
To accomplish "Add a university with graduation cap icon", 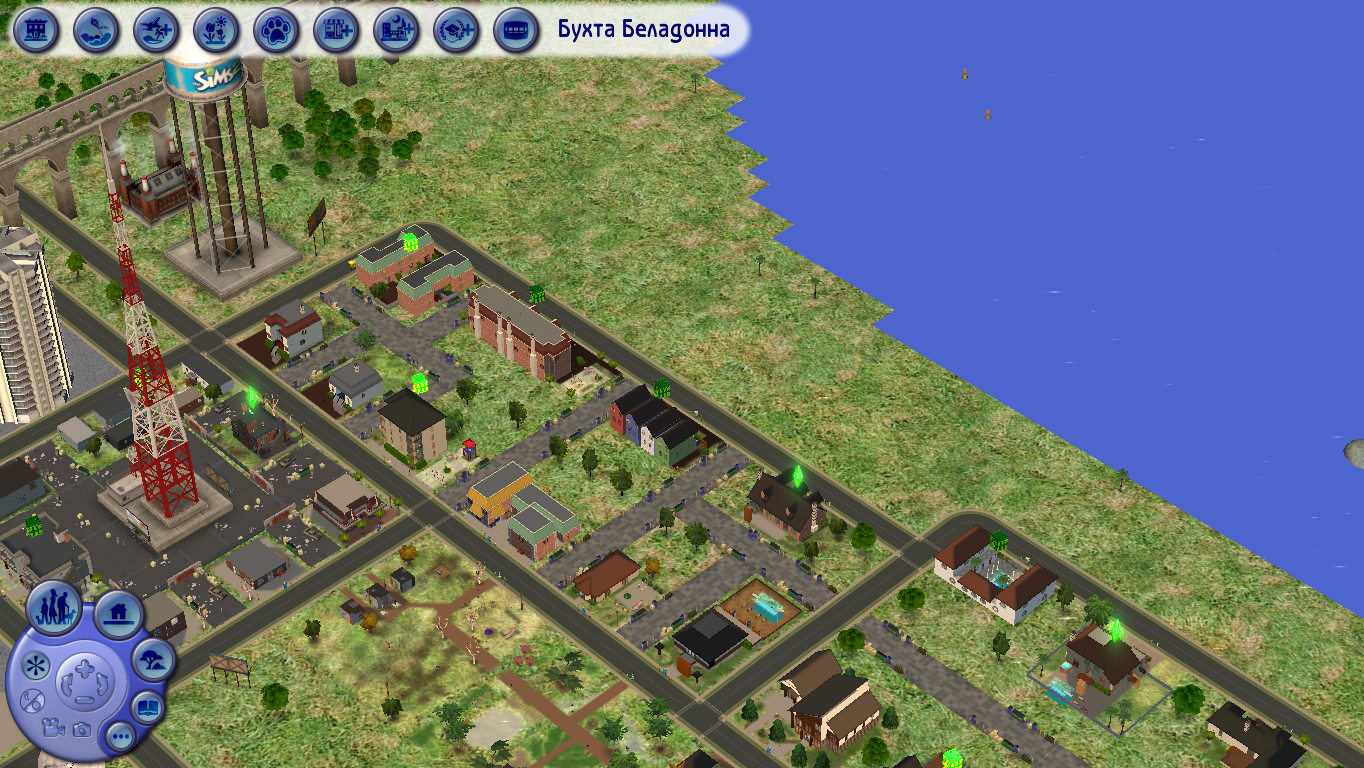I will [x=456, y=30].
